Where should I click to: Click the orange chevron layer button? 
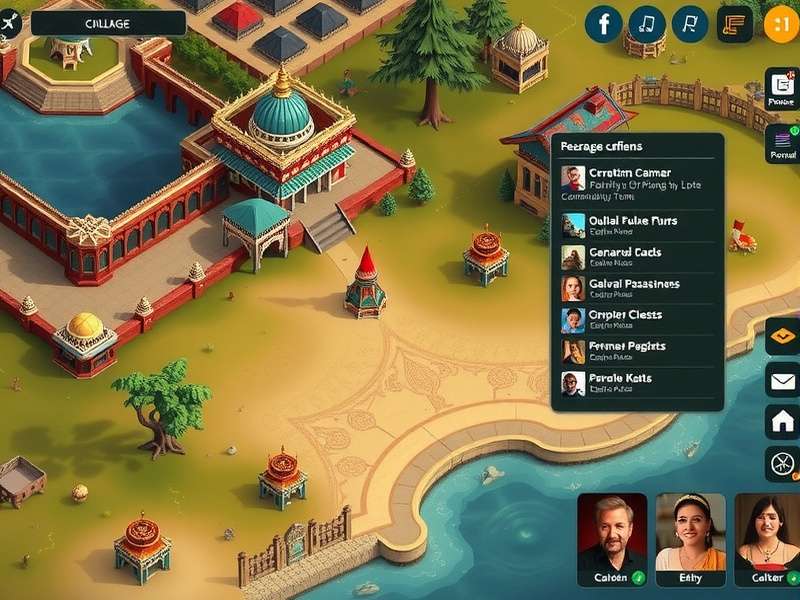(x=781, y=337)
